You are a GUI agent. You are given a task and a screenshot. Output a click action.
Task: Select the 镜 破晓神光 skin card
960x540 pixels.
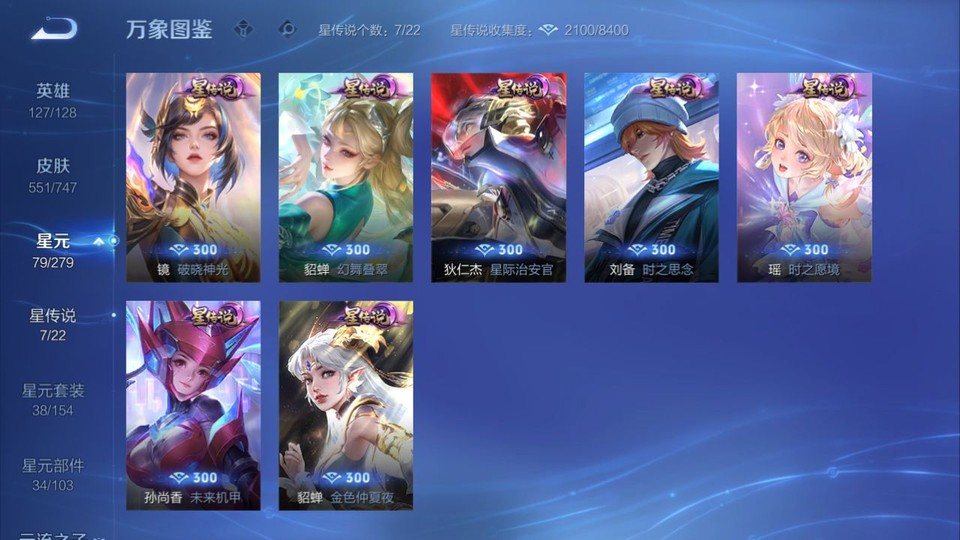tap(193, 177)
